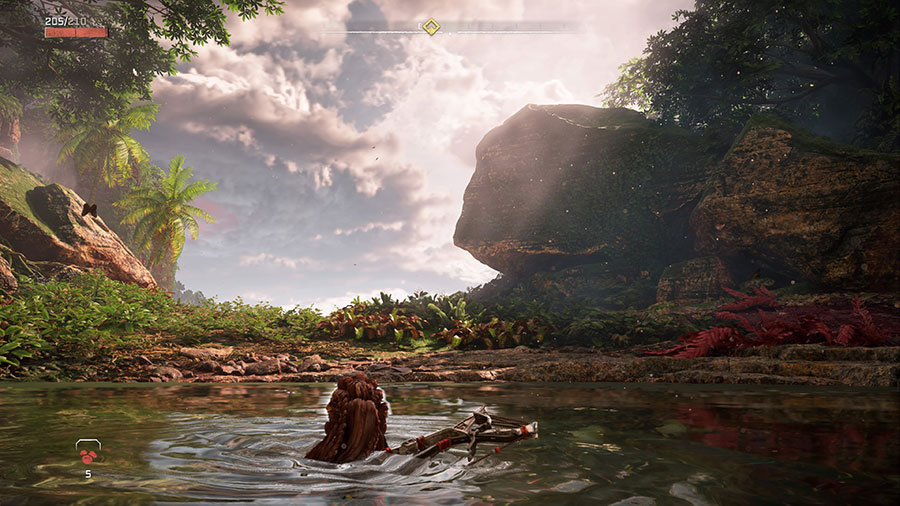
Task: Click the yellow diamond quest marker on the compass
Action: click(x=430, y=27)
